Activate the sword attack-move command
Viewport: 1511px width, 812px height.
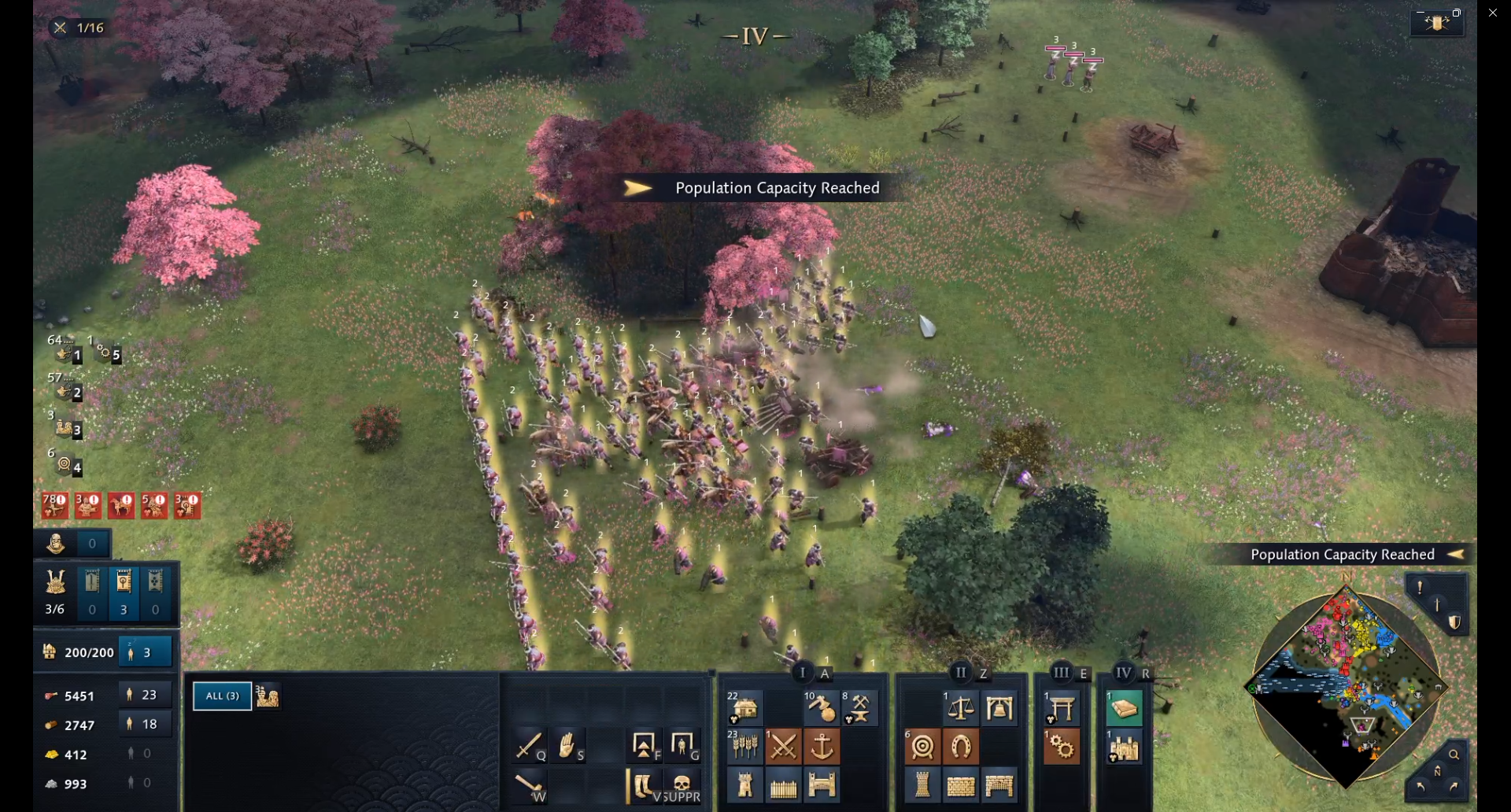click(528, 744)
